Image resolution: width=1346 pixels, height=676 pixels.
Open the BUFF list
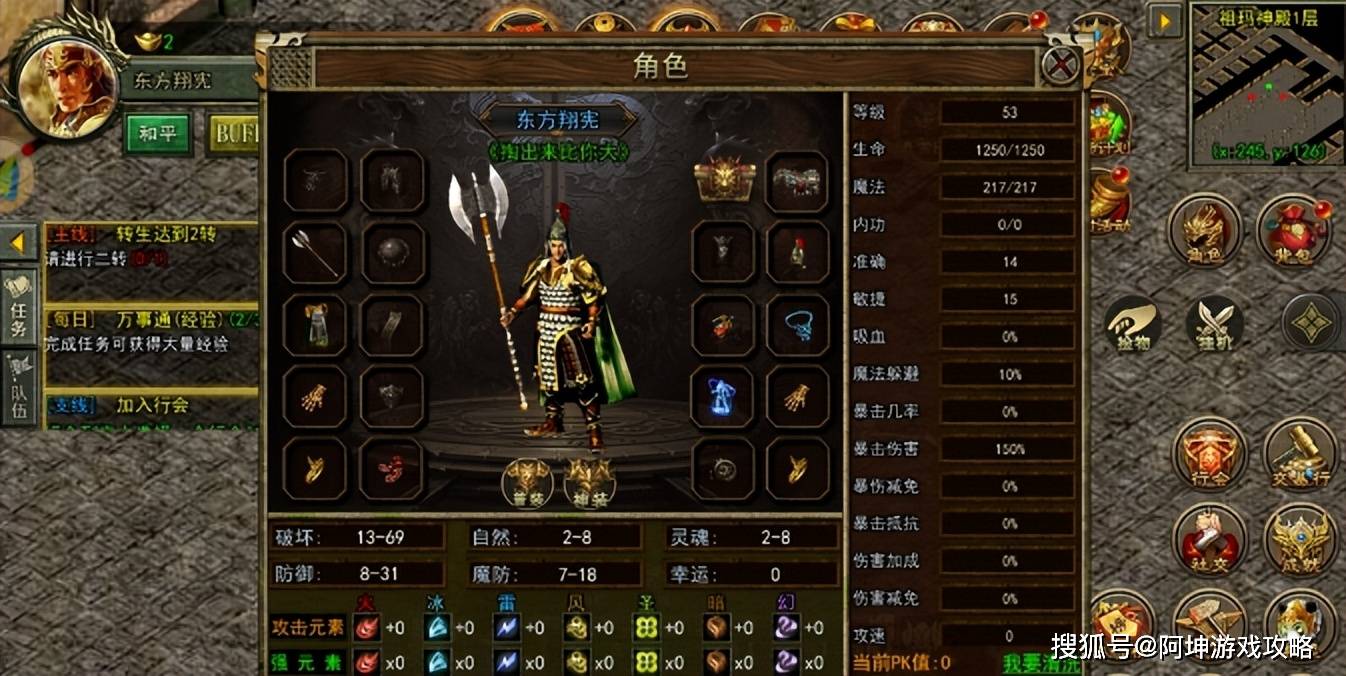235,133
